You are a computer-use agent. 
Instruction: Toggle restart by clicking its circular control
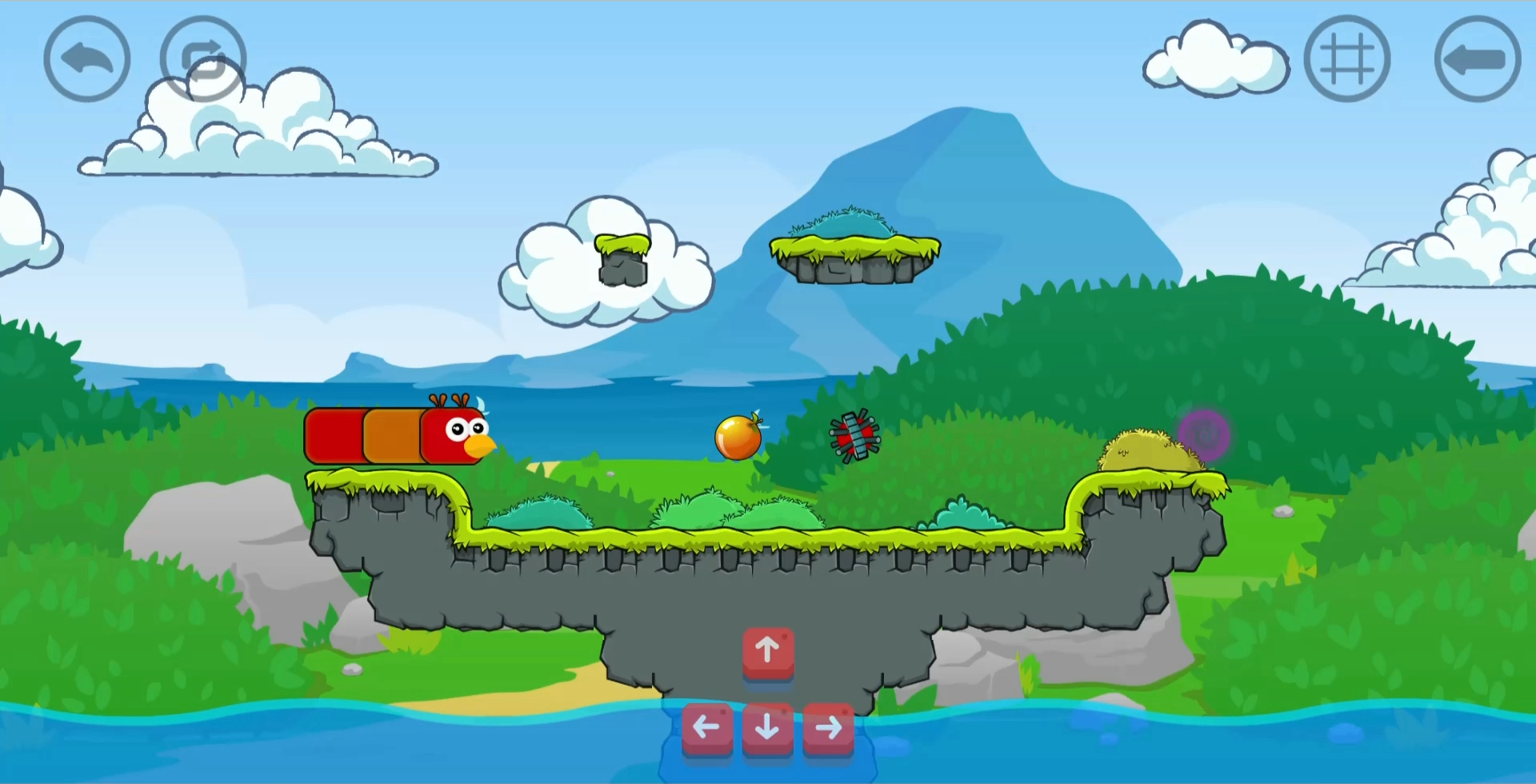click(202, 58)
